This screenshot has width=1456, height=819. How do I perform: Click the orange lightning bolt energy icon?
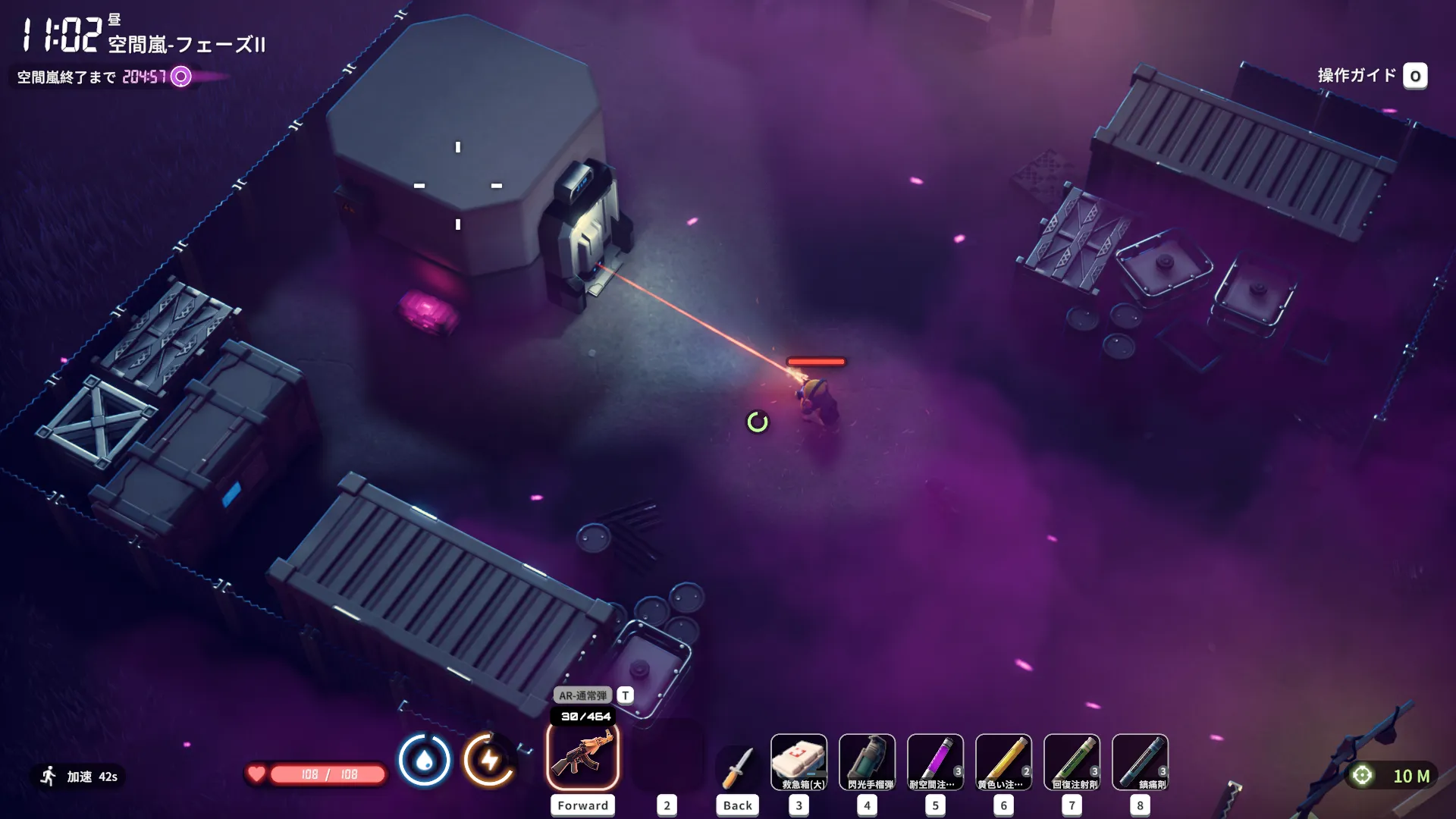[489, 760]
